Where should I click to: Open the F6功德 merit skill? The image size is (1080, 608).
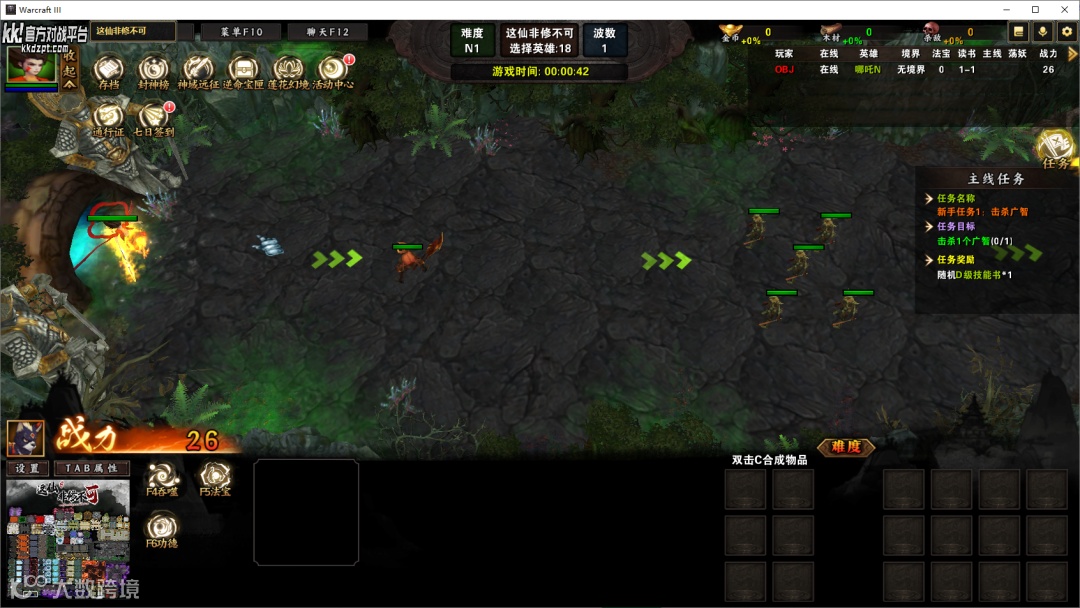pyautogui.click(x=162, y=527)
